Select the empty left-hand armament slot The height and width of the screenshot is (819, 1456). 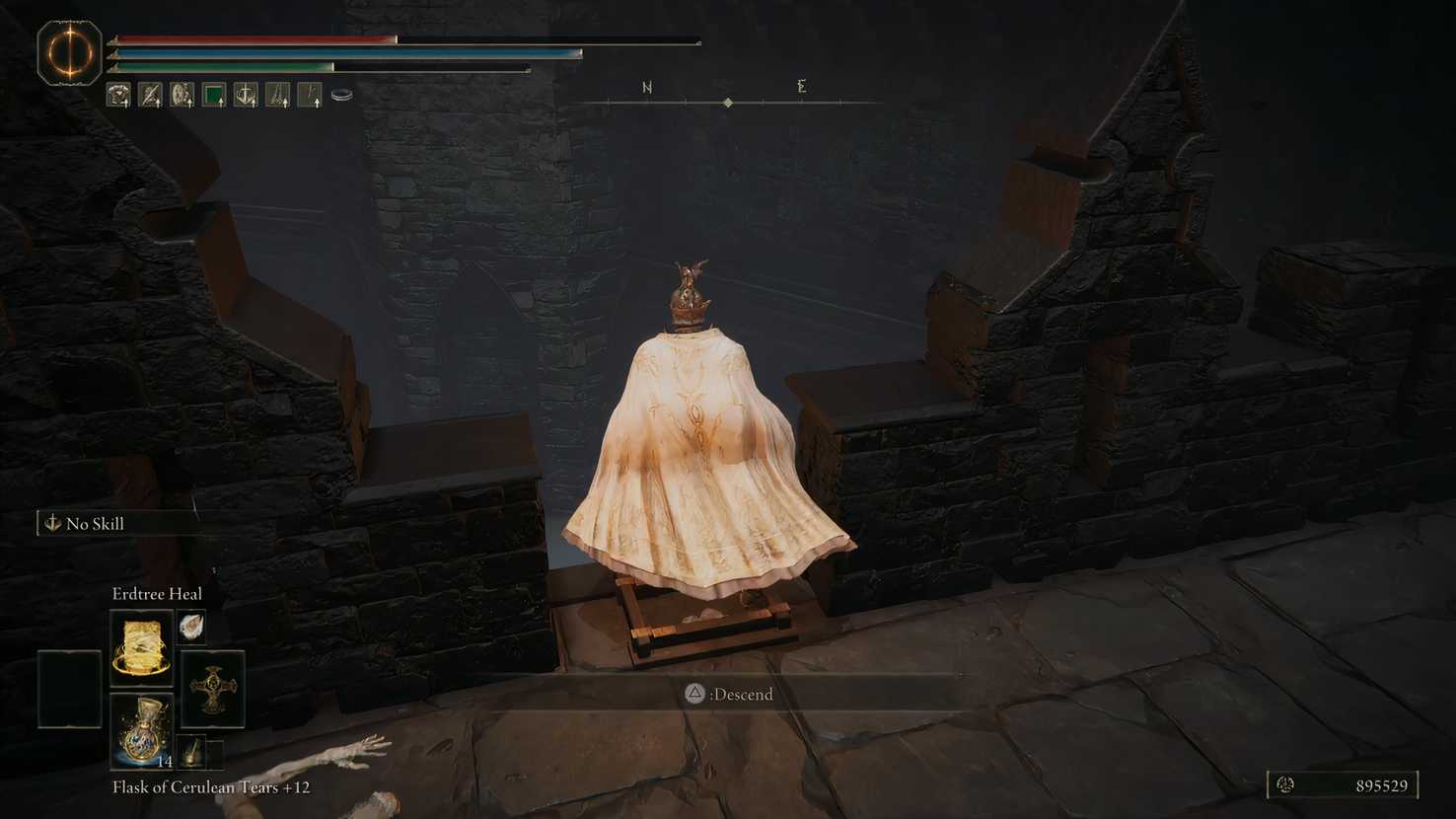tap(70, 689)
